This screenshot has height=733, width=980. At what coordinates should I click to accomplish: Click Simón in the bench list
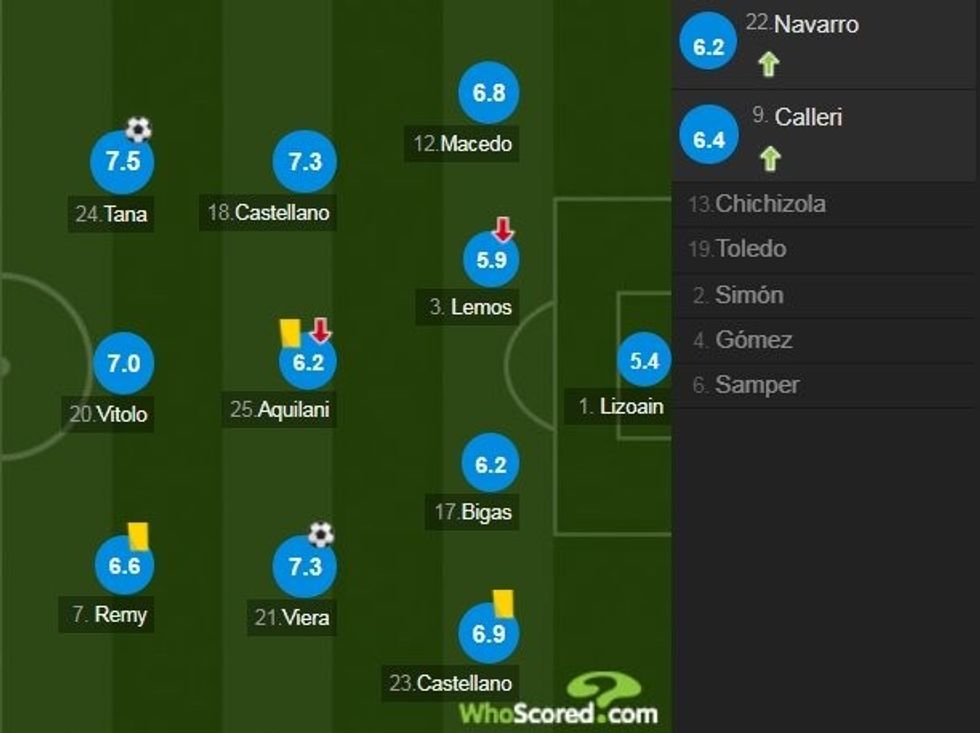(x=825, y=295)
